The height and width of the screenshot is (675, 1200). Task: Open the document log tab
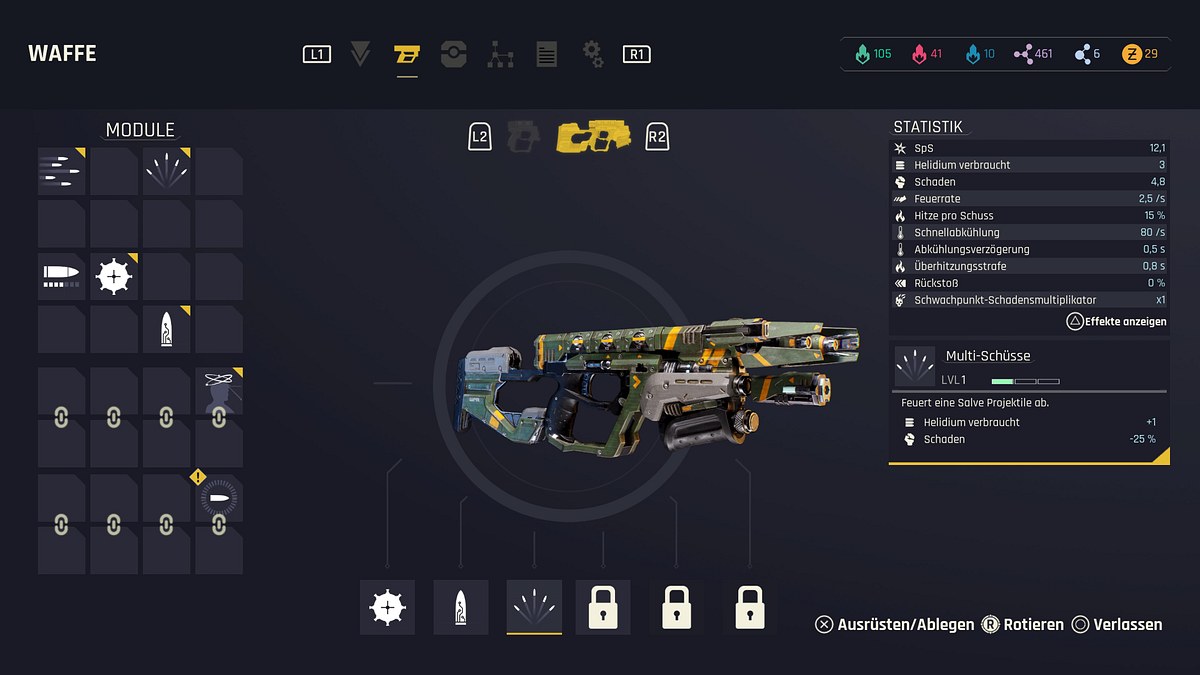(546, 54)
